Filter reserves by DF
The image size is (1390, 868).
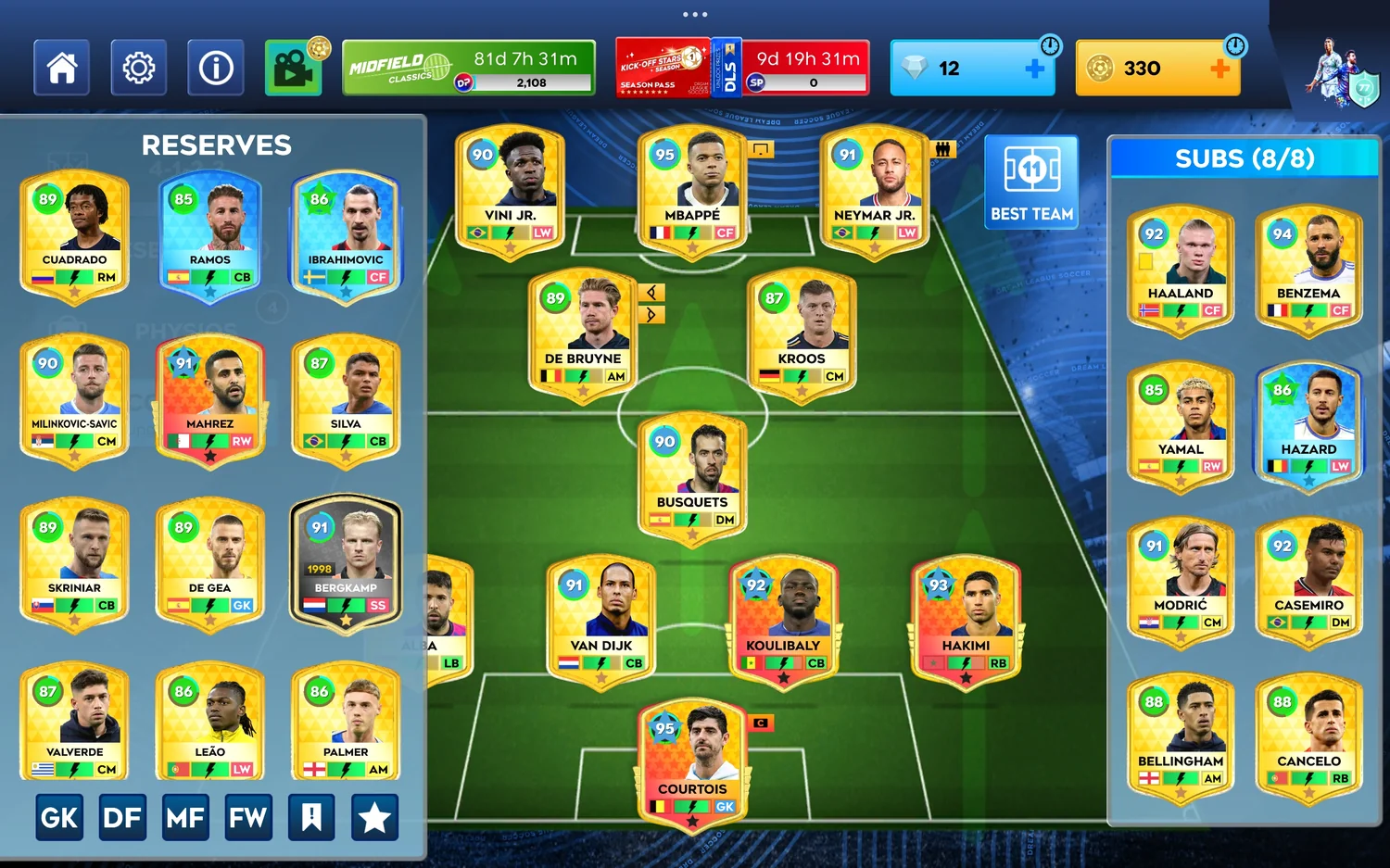point(122,817)
